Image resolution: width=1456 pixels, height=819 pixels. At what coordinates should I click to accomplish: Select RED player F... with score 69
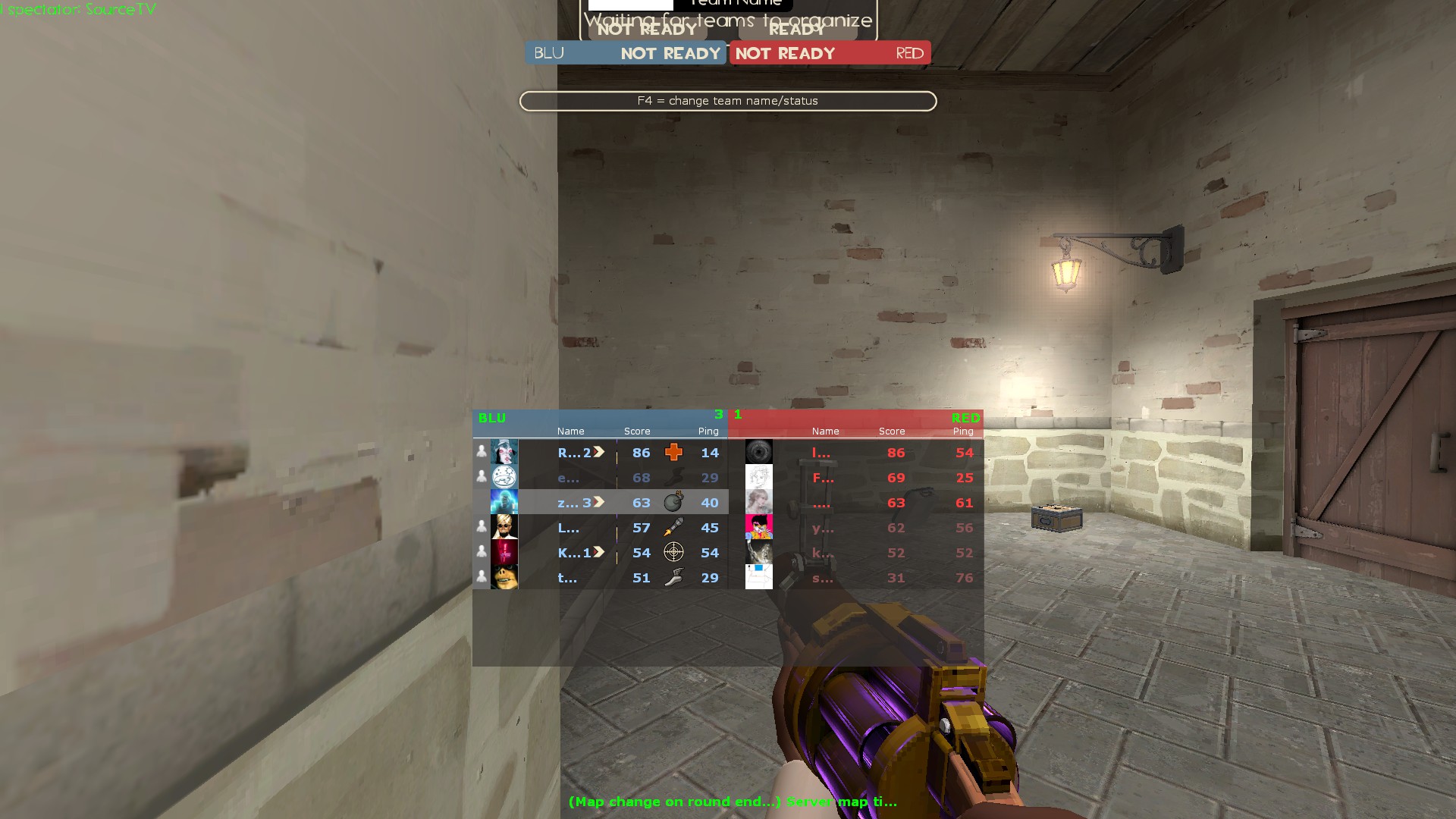(823, 478)
